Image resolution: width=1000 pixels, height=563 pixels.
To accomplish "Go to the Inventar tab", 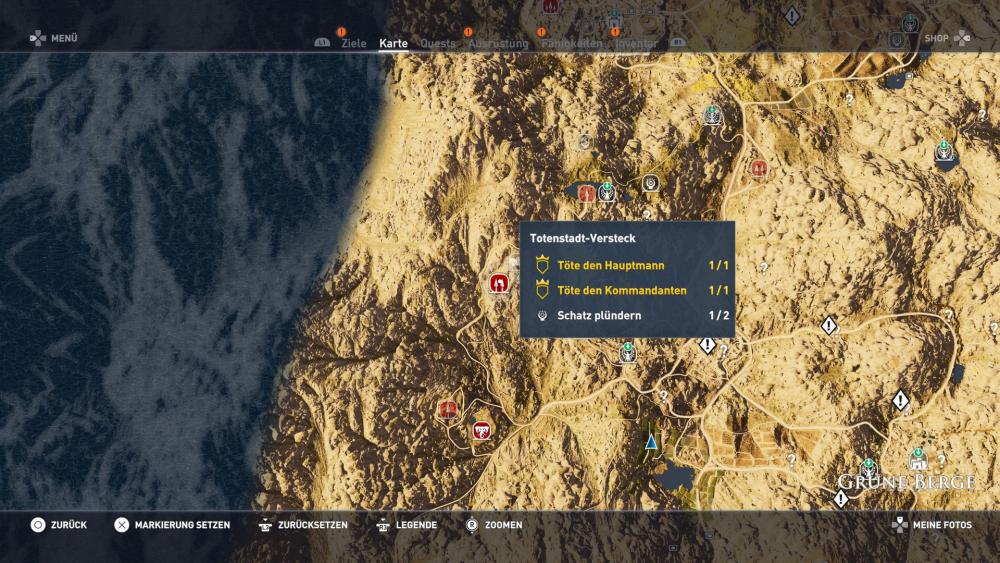I will 636,44.
